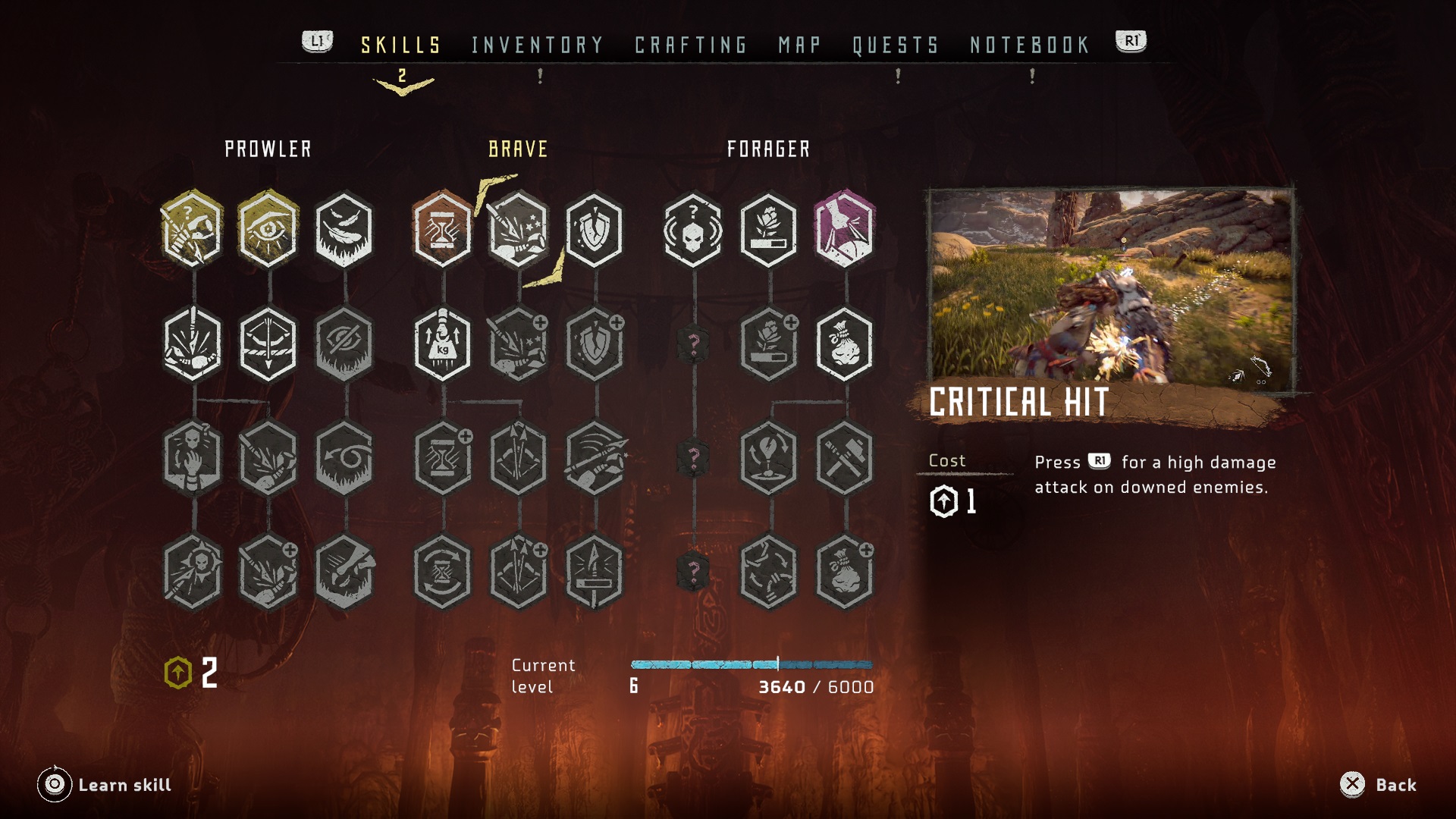The height and width of the screenshot is (819, 1456).
Task: Go to the Map tab
Action: tap(799, 45)
